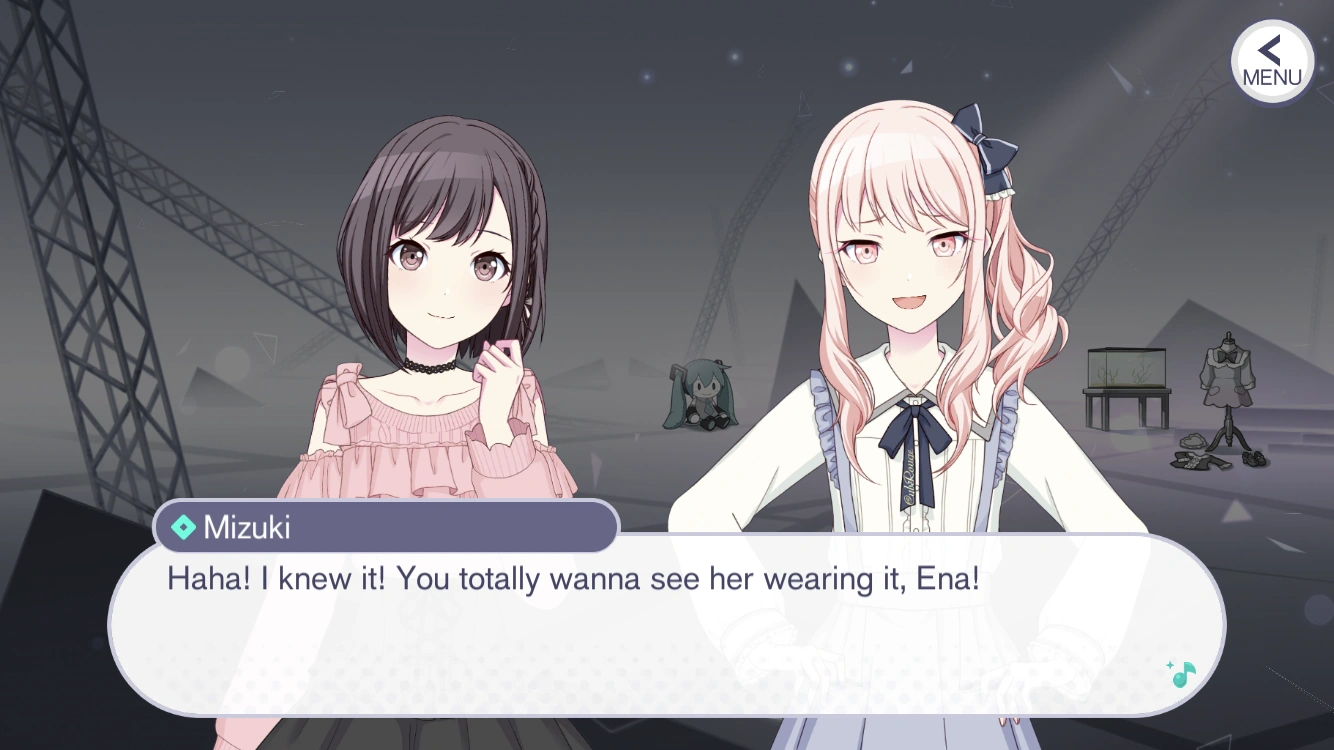Screen dimensions: 1334x750
Task: Expand the dark triangle backdrop element
Action: (x=790, y=330)
